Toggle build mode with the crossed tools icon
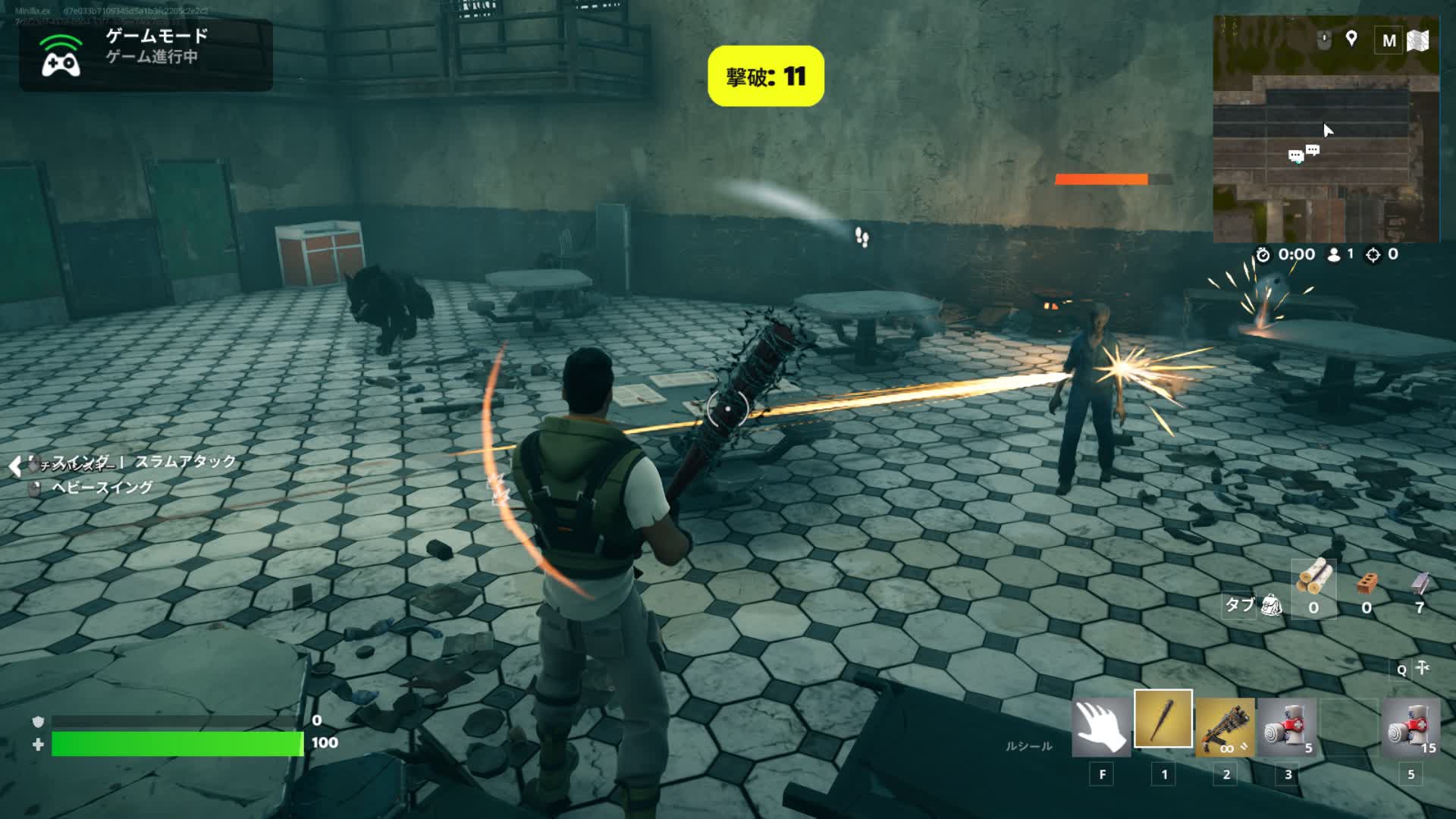 click(1423, 668)
